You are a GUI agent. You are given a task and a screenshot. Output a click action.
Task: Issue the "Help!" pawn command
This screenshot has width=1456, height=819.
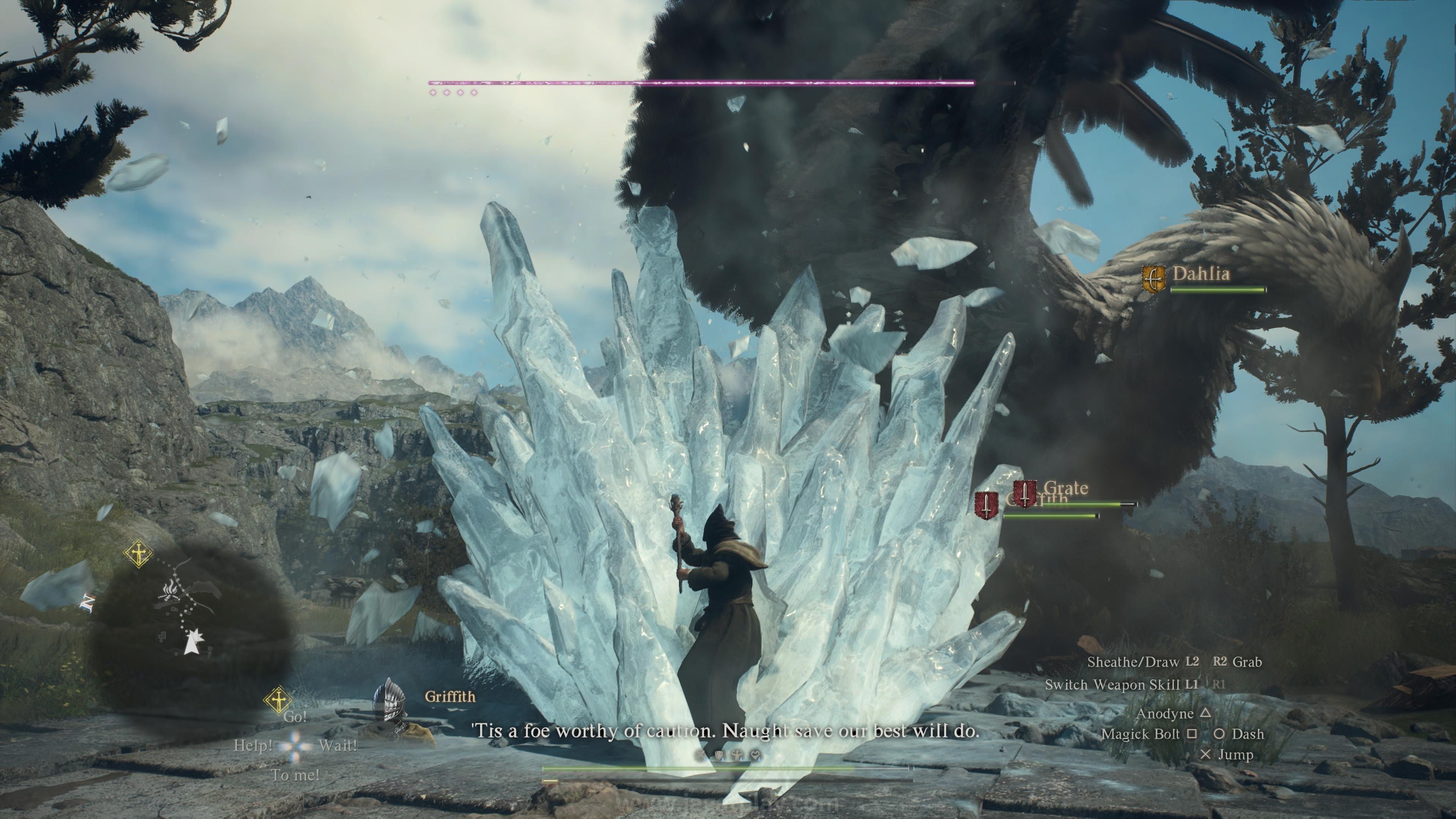[x=253, y=746]
